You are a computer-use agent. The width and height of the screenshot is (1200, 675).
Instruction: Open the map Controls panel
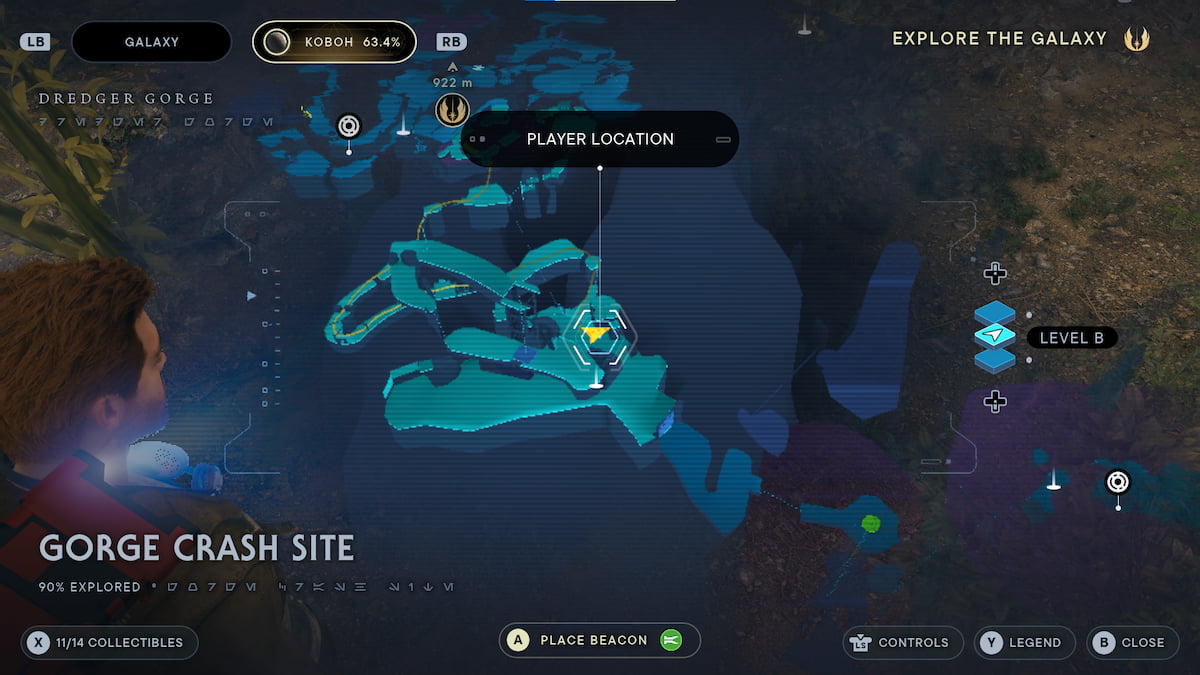904,642
